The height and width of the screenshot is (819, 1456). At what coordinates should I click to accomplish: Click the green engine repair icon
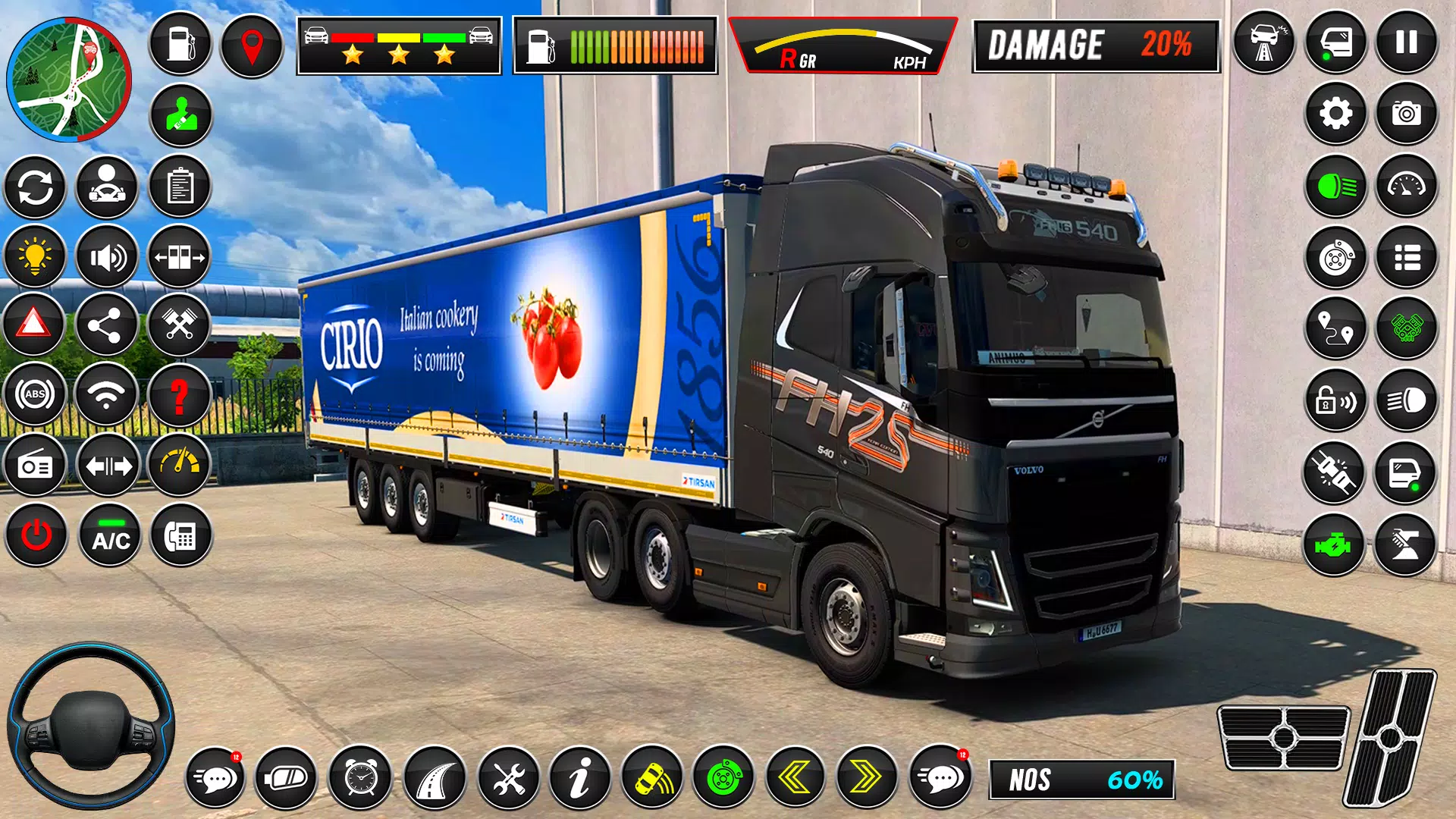tap(1336, 544)
